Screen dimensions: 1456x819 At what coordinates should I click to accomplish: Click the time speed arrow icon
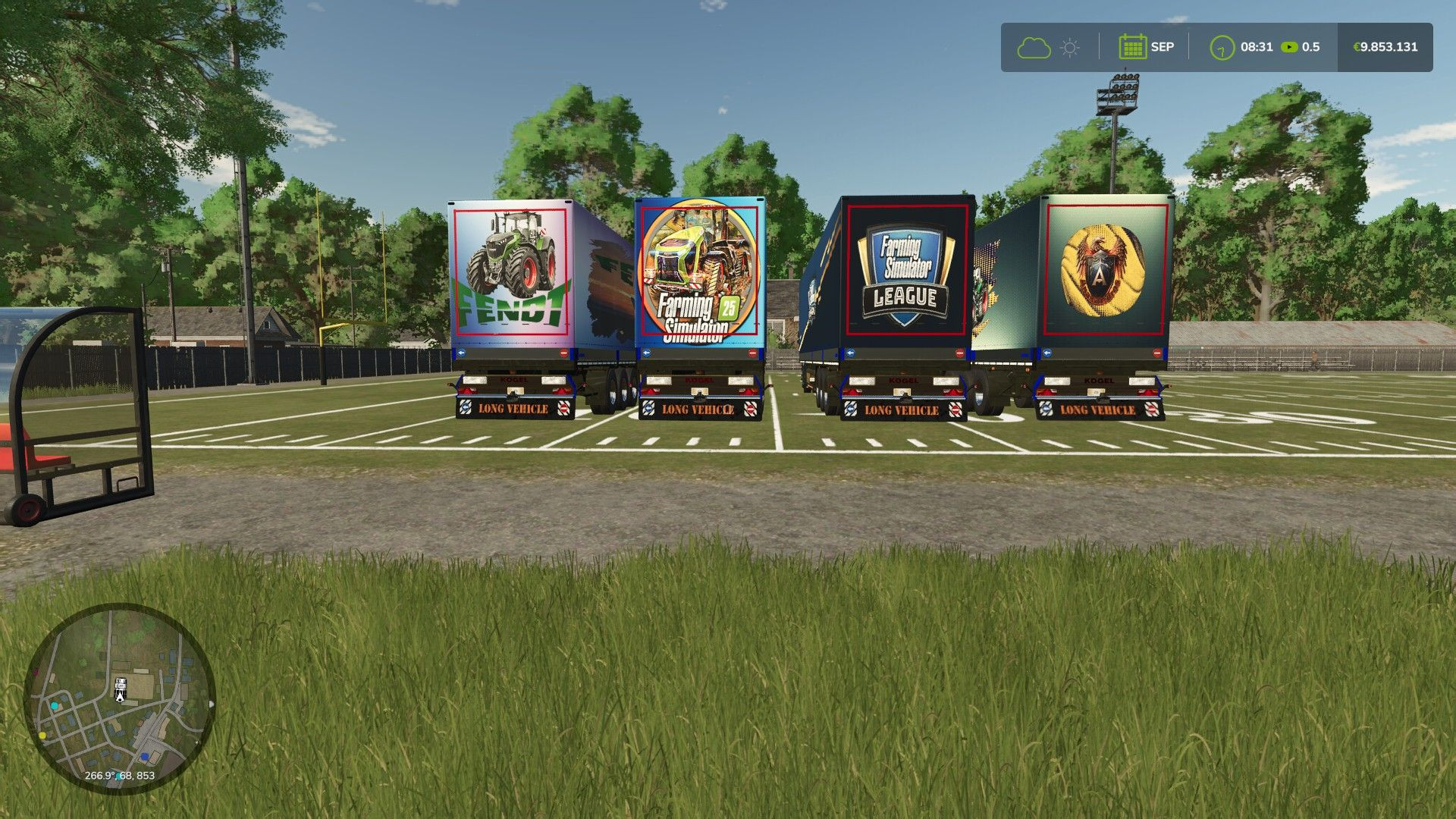coord(1289,47)
